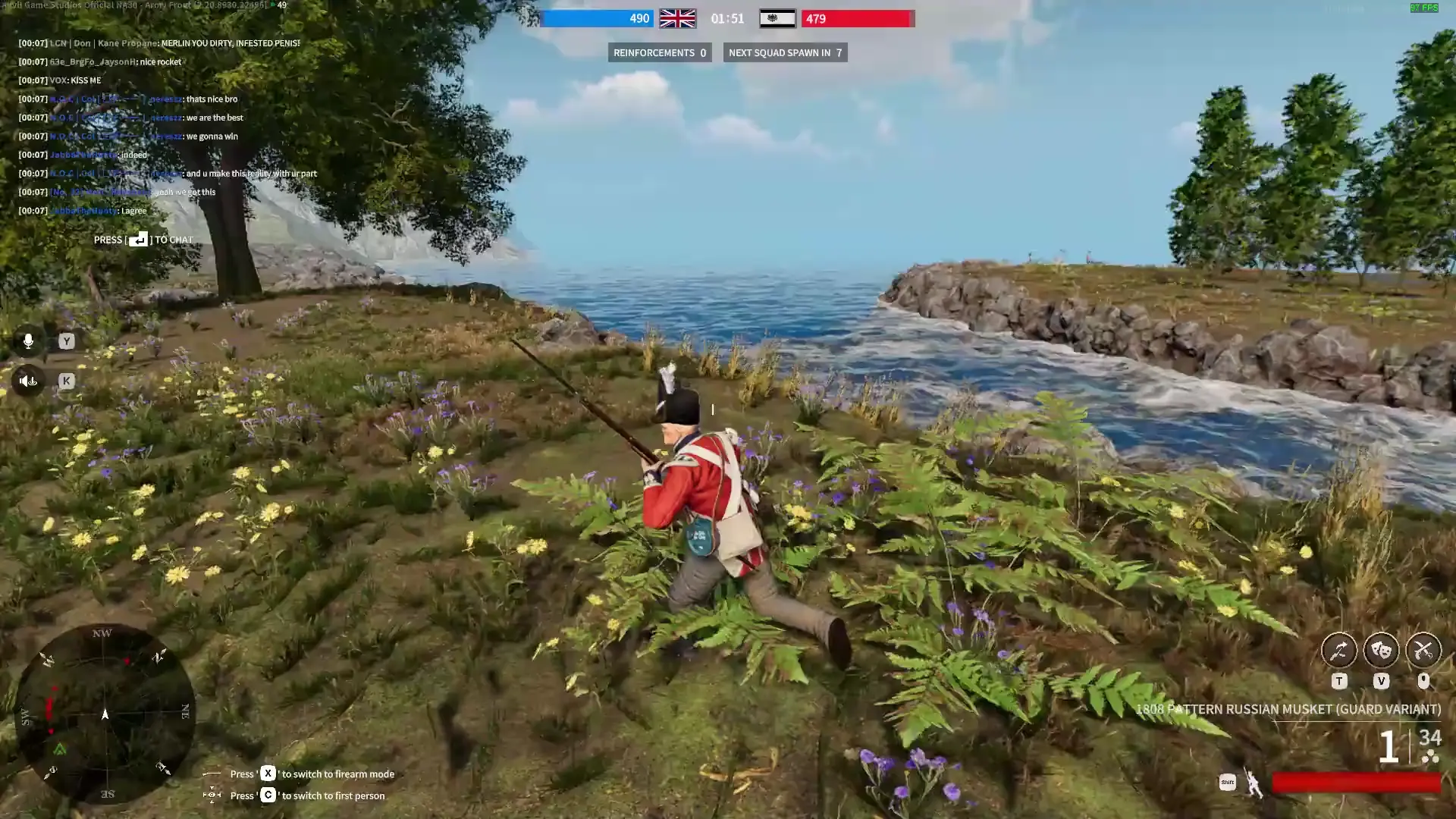Expand the chat by clicking 'PRESS TO CHAT'
Viewport: 1456px width, 819px height.
[143, 239]
